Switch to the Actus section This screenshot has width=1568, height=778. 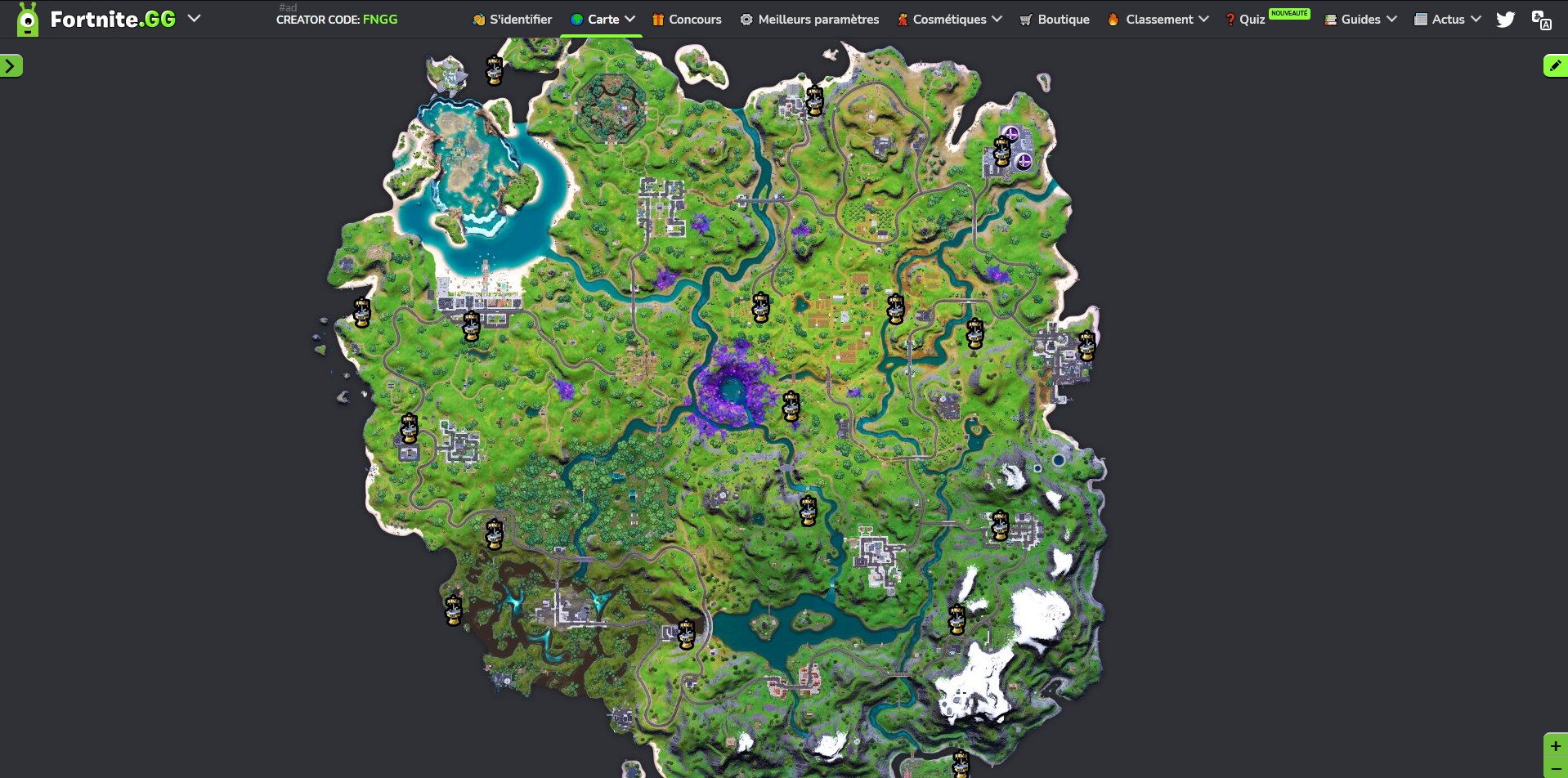coord(1446,19)
